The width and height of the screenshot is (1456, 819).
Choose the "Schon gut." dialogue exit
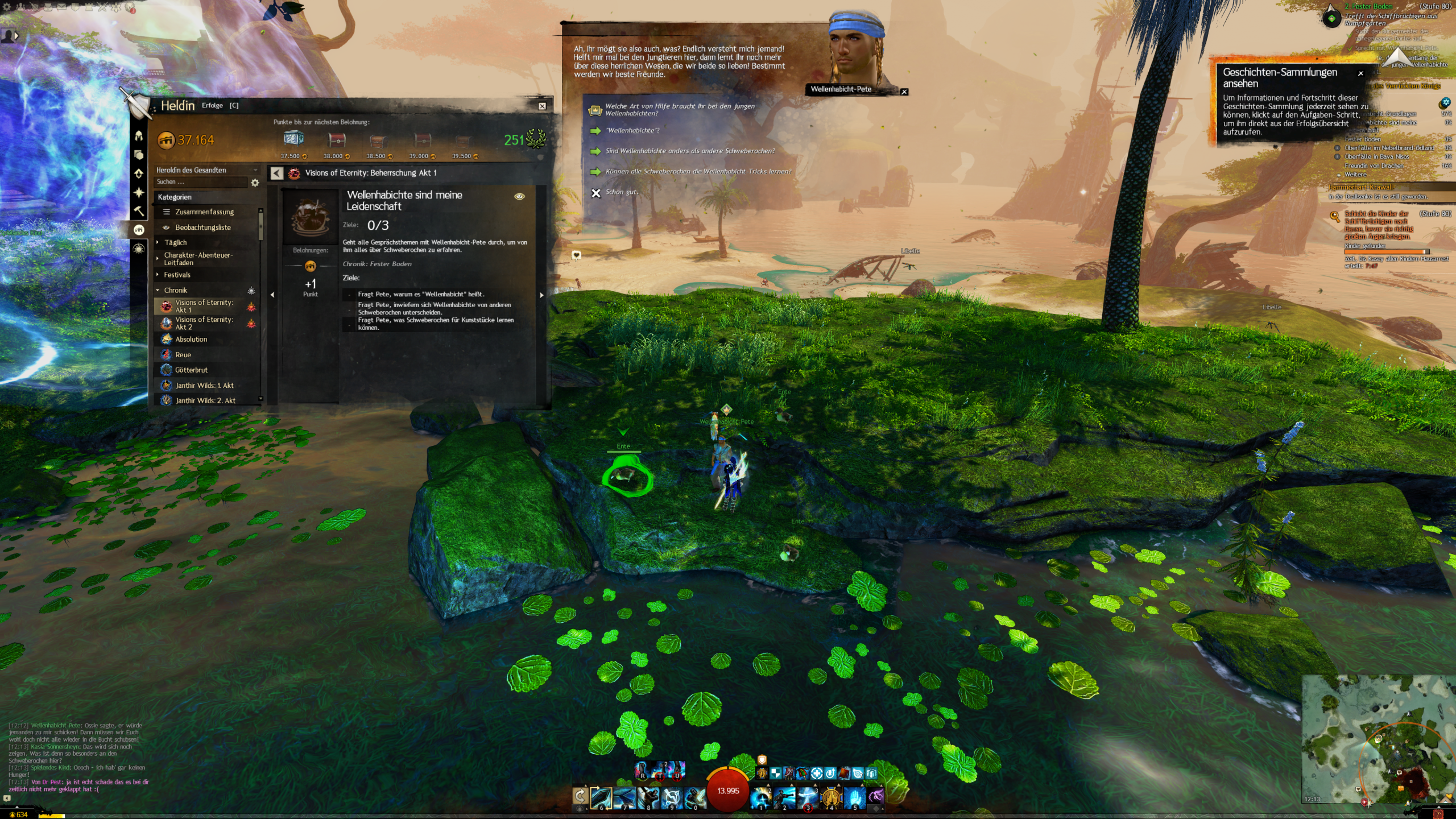coord(622,192)
